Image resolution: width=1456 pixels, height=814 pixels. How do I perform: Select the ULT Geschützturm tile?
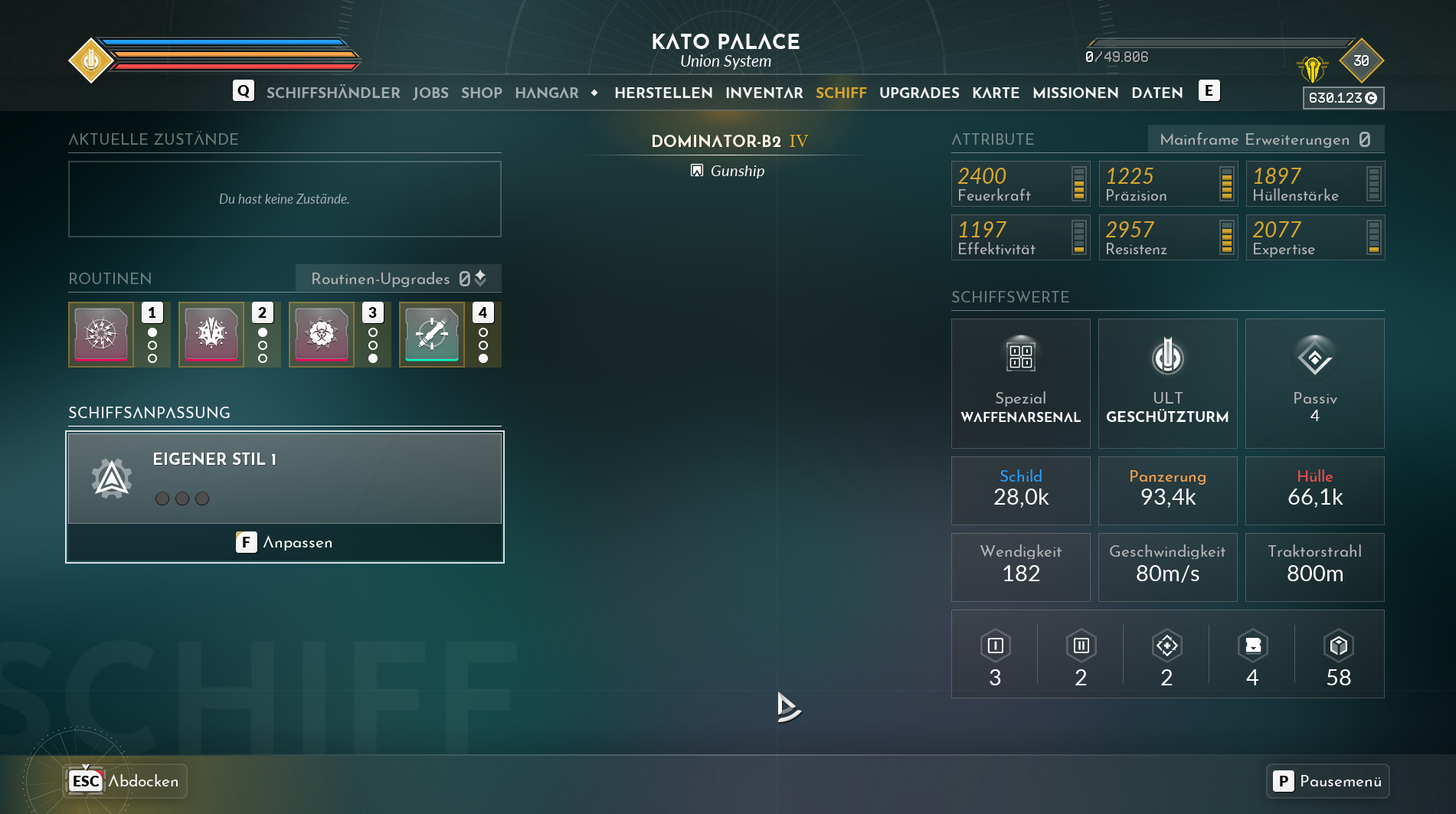(1167, 383)
